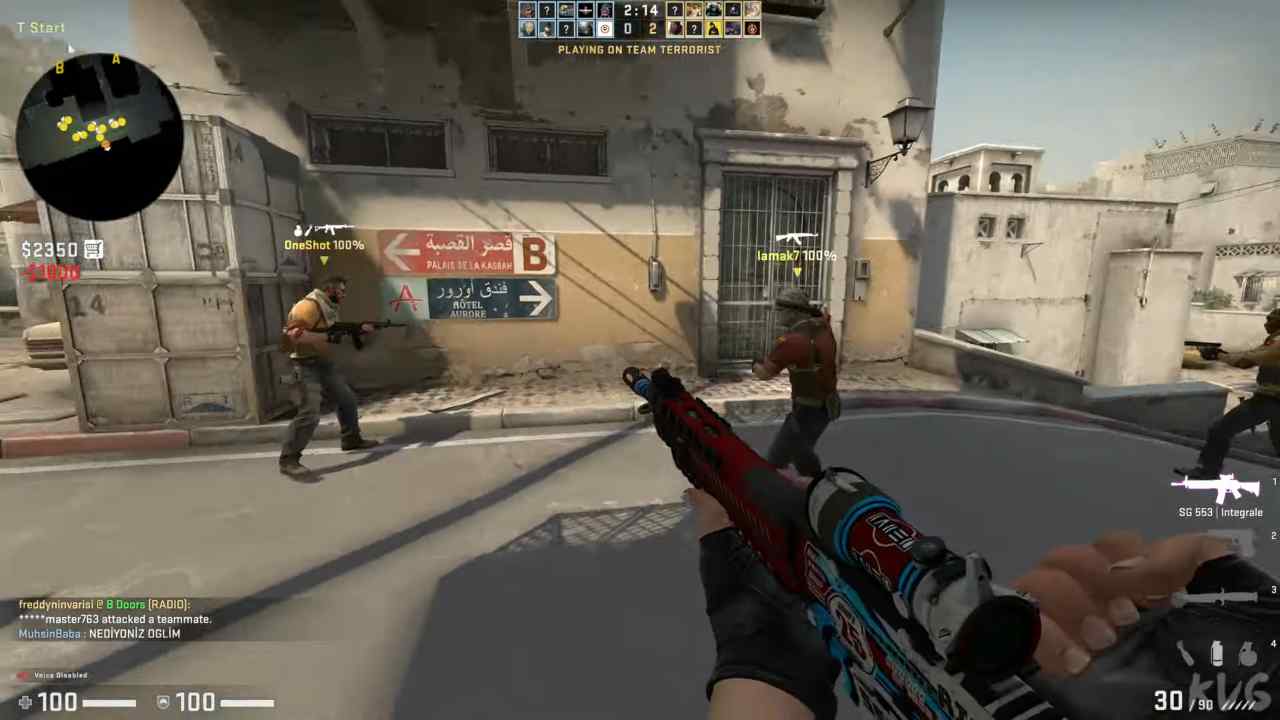Select the white avatar with the red circle logo
Viewport: 1280px width, 720px height.
[605, 29]
